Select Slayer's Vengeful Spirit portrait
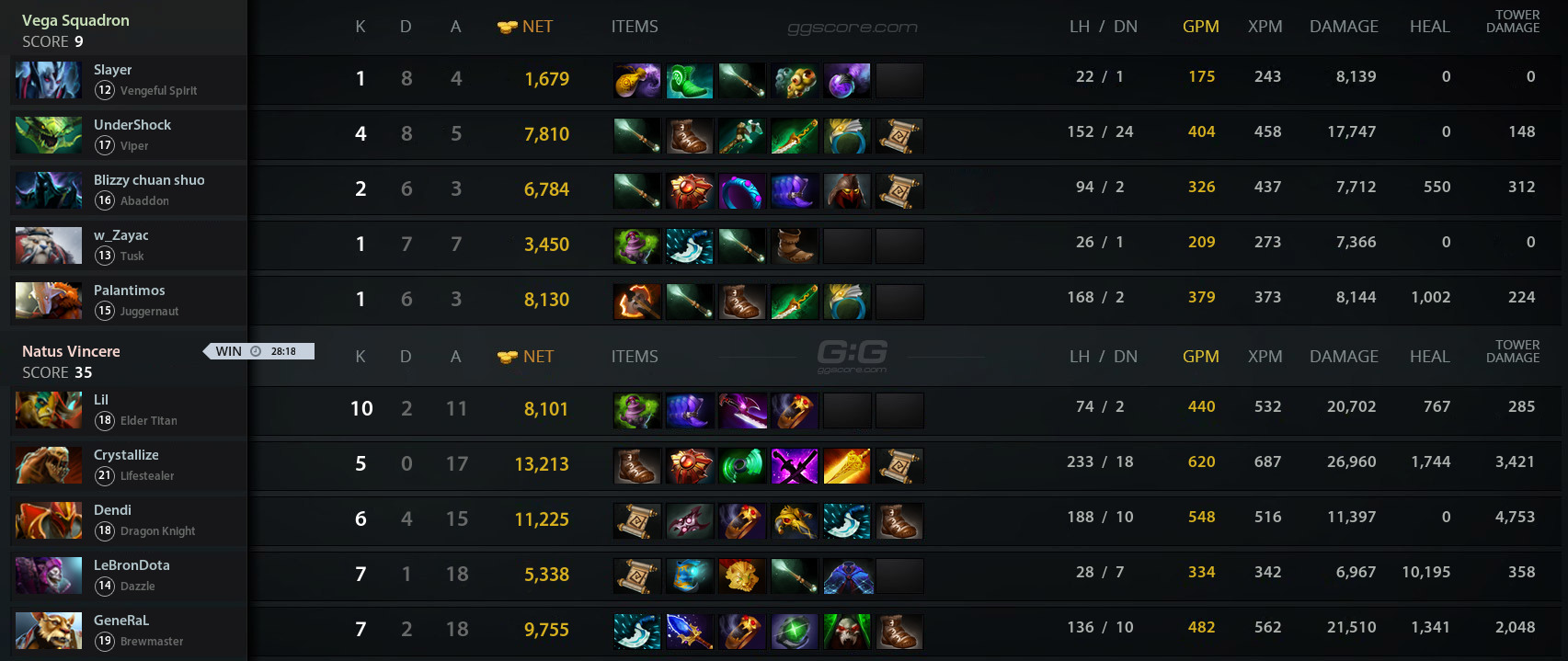Image resolution: width=1568 pixels, height=661 pixels. [x=49, y=80]
